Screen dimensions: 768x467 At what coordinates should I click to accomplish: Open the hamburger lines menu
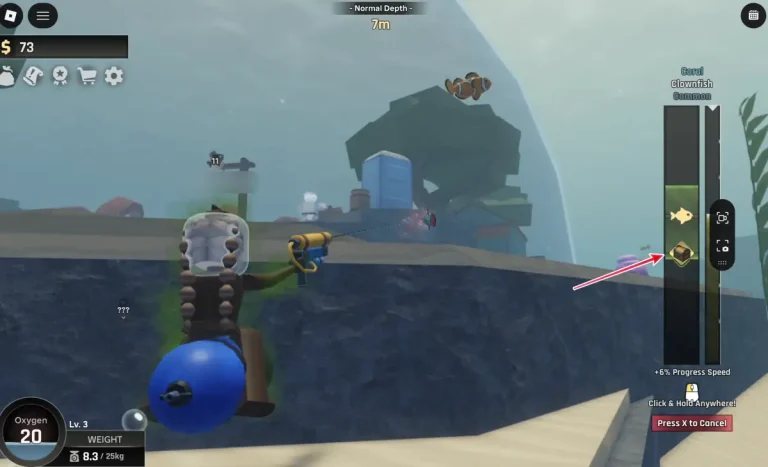coord(43,15)
